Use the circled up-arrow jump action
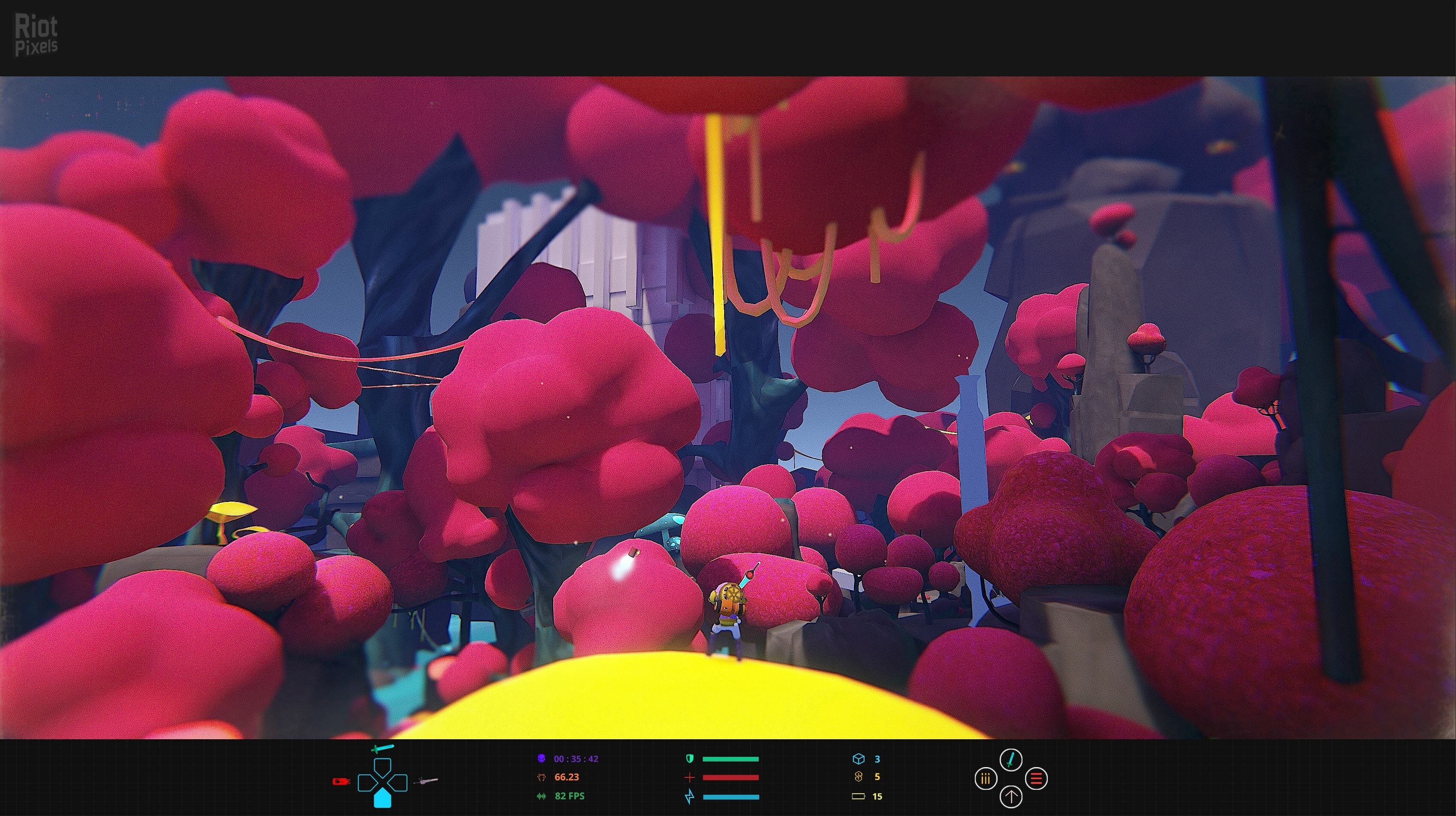This screenshot has width=1456, height=816. click(1010, 797)
